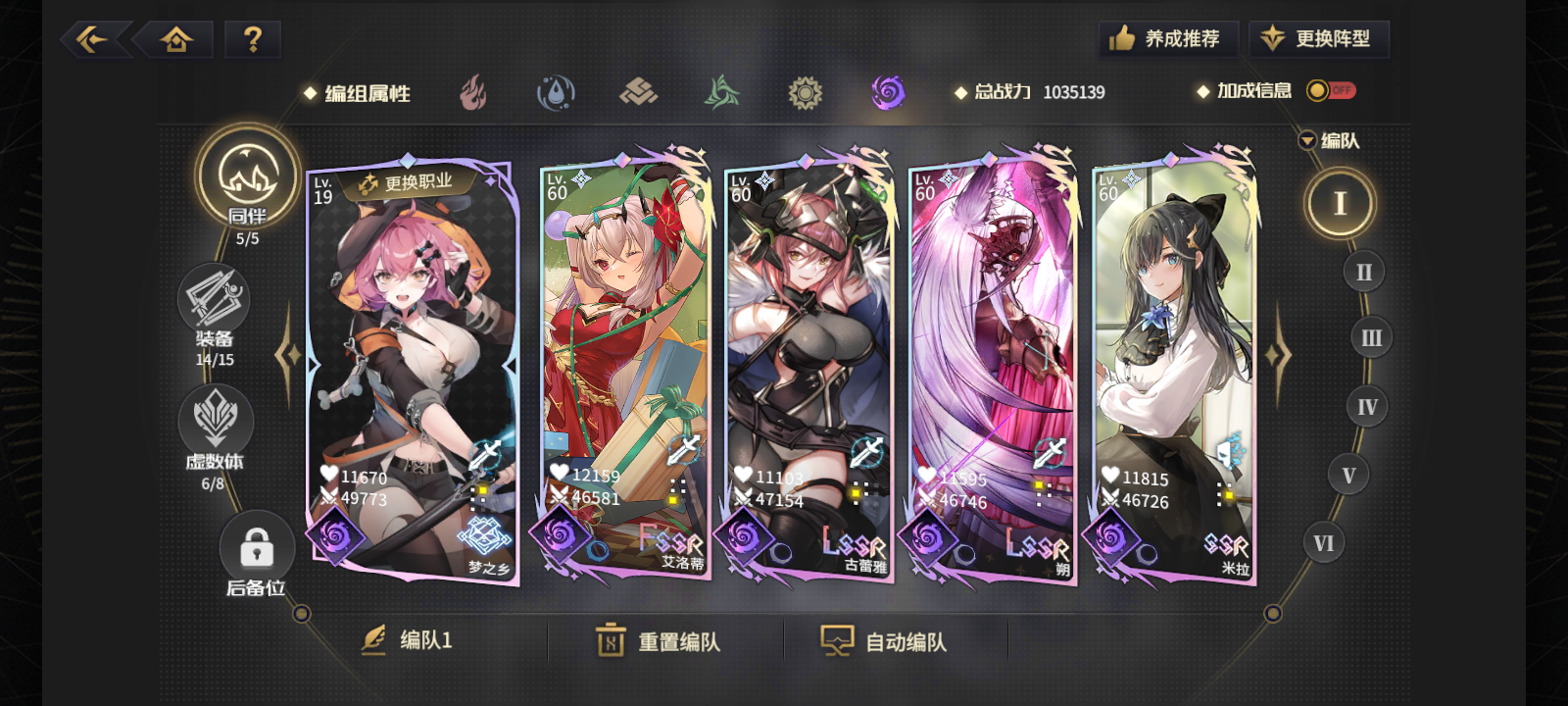
Task: Select the purple dark element icon
Action: [x=888, y=90]
